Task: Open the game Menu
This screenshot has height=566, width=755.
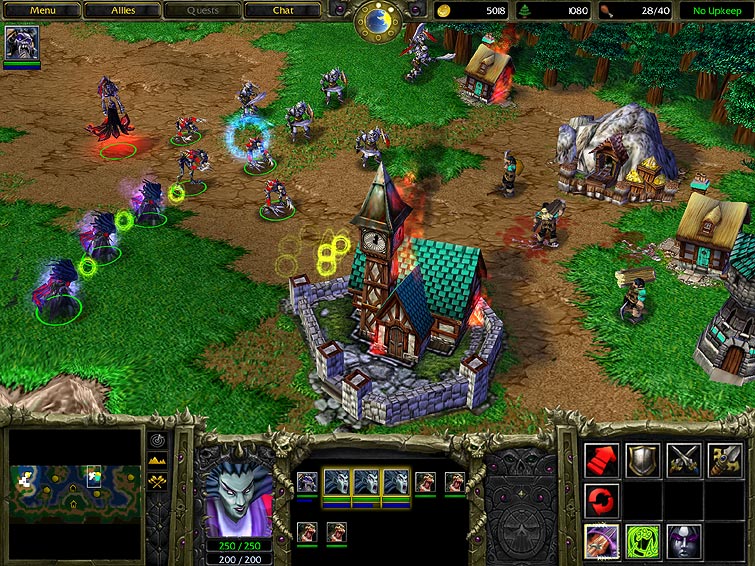Action: [x=42, y=11]
